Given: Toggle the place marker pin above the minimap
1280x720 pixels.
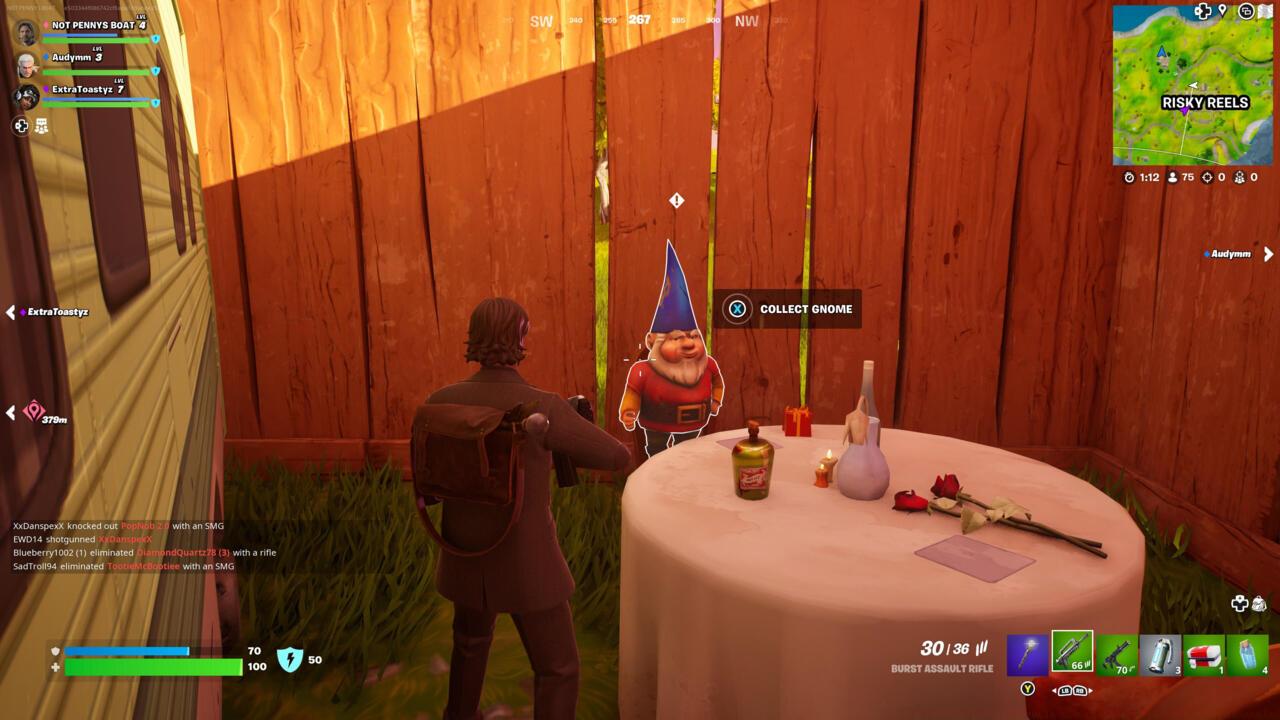Looking at the screenshot, I should pyautogui.click(x=1221, y=11).
